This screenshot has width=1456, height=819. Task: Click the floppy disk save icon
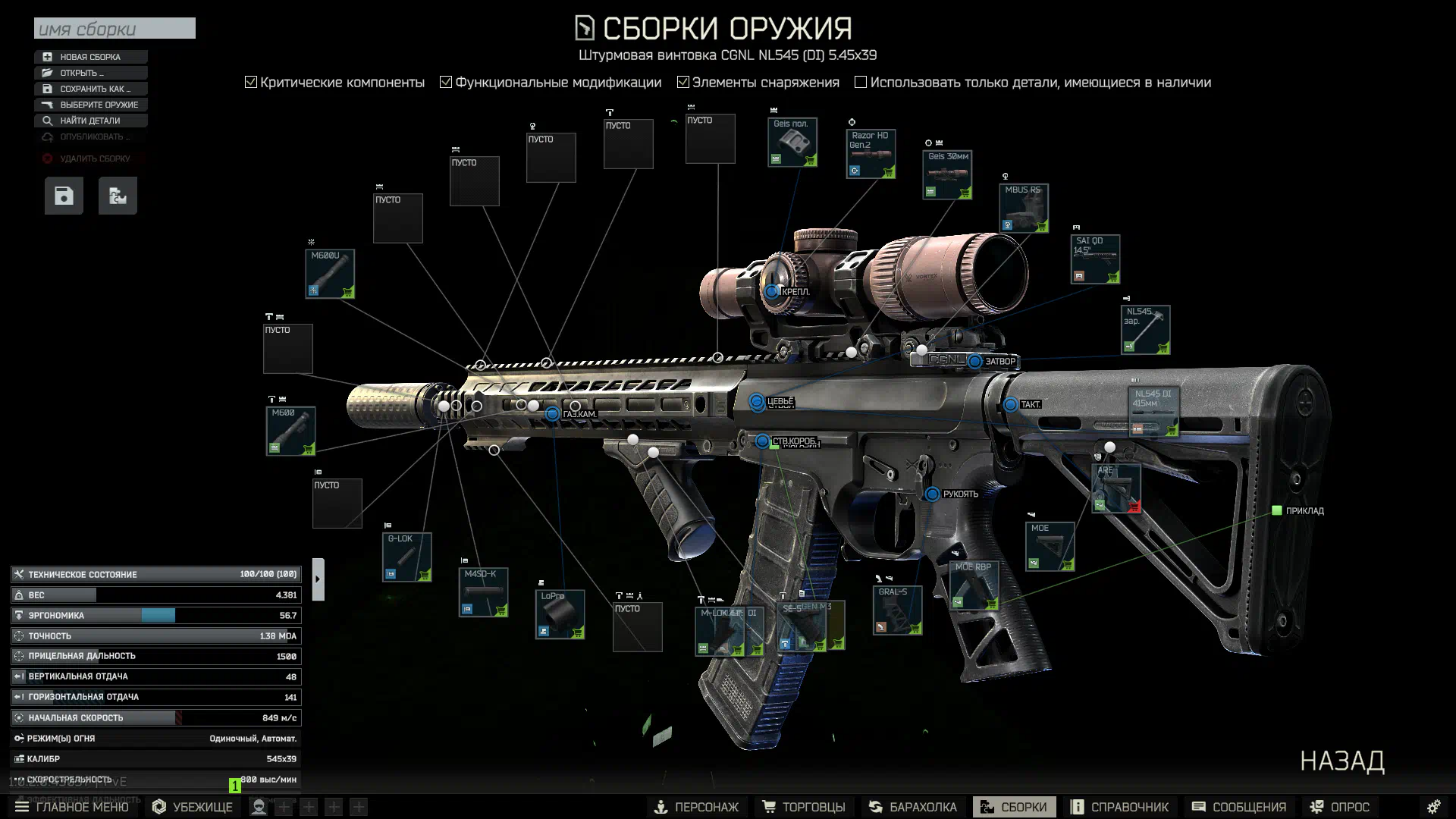pyautogui.click(x=64, y=196)
